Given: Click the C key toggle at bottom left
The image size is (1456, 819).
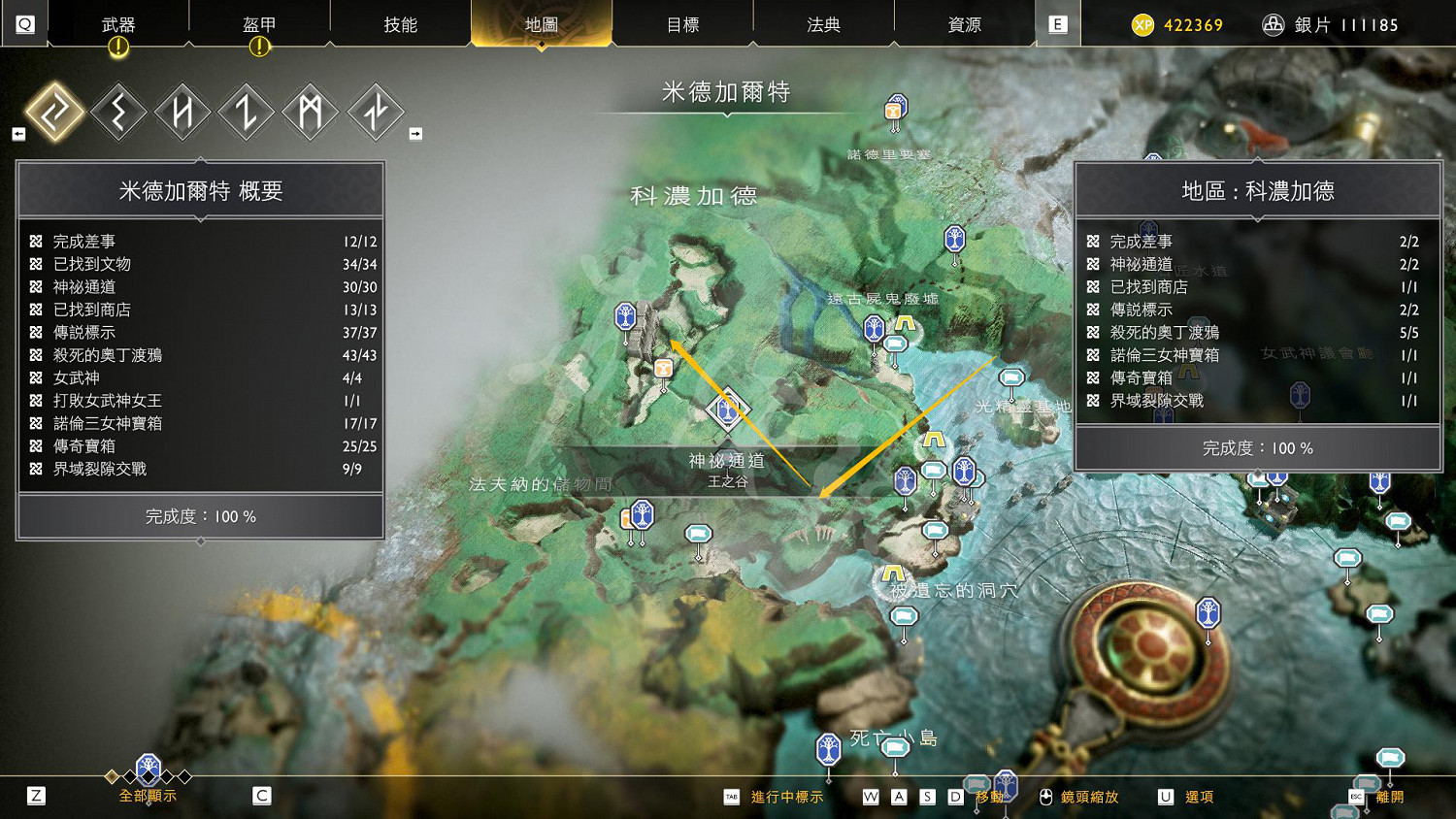Looking at the screenshot, I should click(x=259, y=795).
